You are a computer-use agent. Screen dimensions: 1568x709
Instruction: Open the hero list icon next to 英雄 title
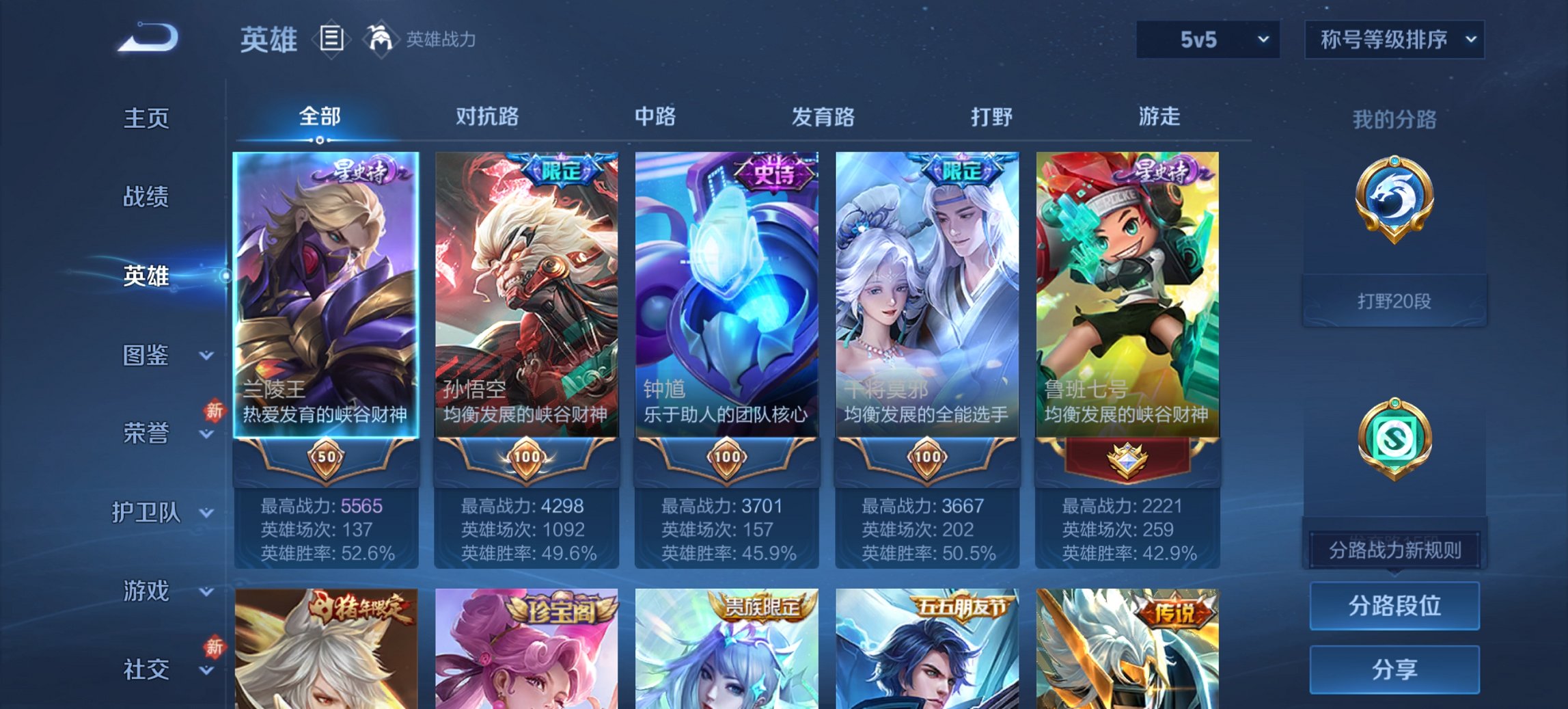(332, 39)
